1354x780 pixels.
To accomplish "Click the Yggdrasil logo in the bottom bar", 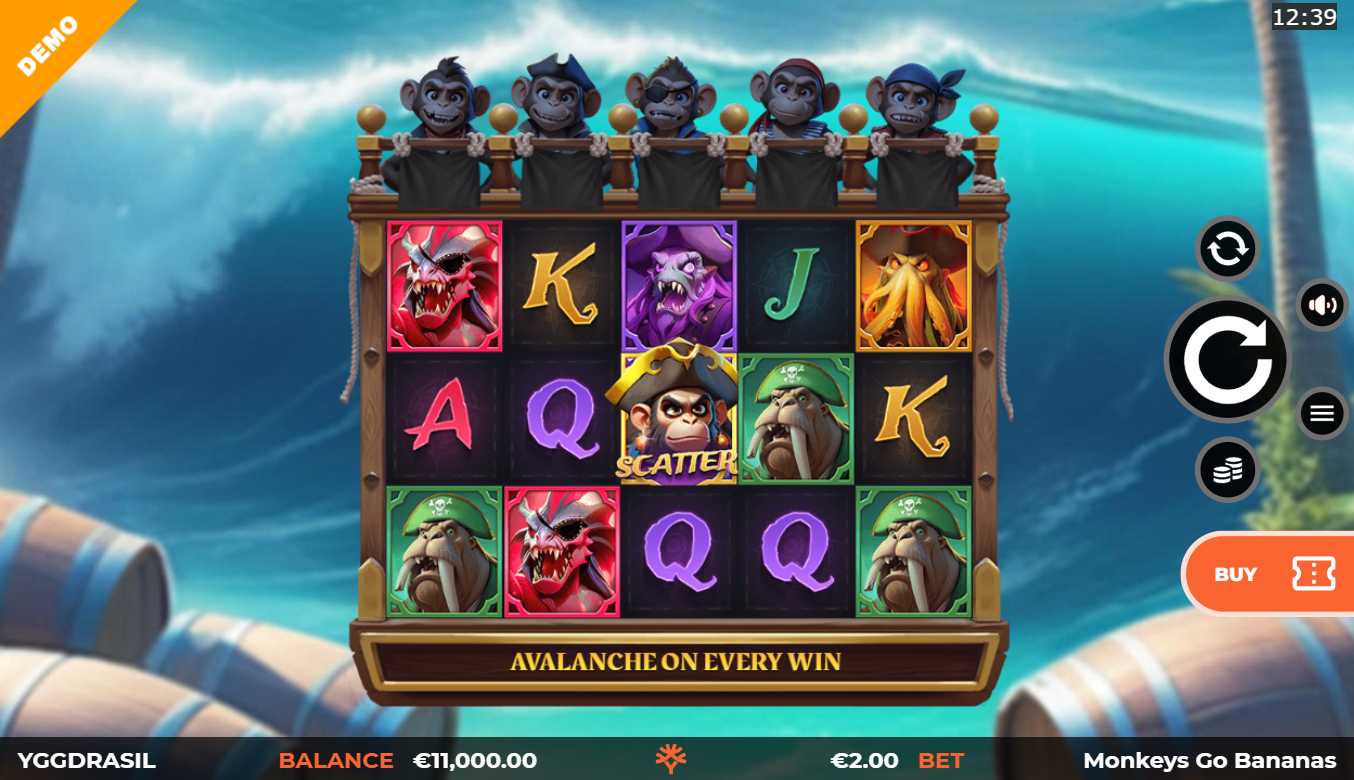I will pyautogui.click(x=671, y=760).
